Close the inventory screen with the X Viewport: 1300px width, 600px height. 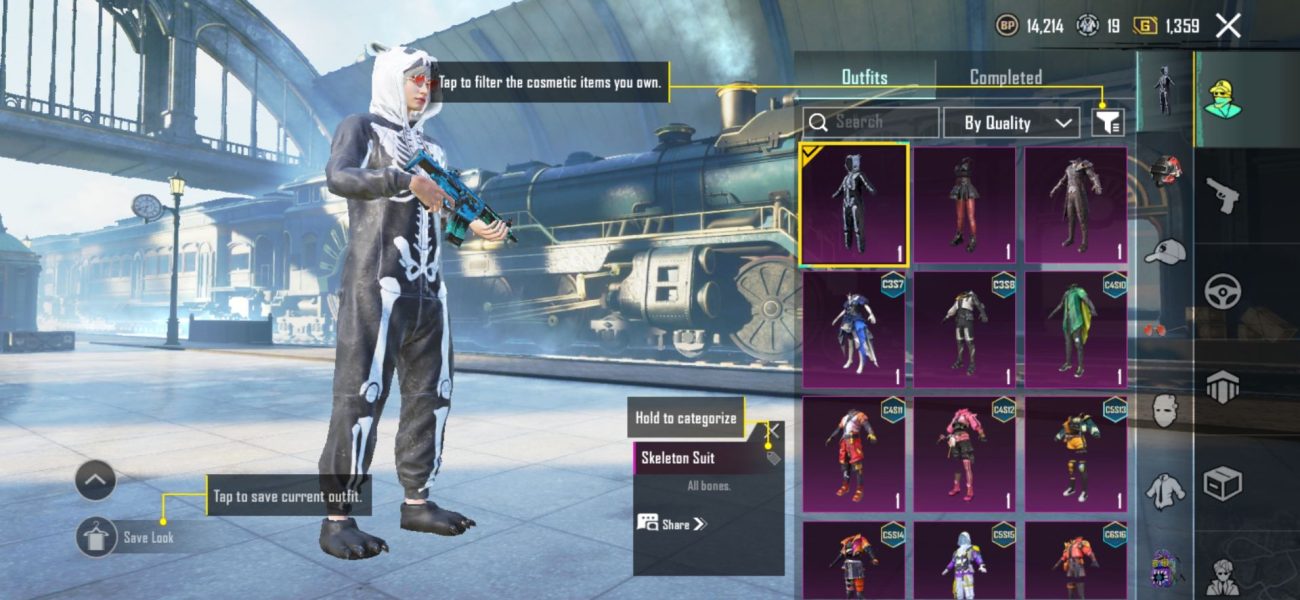[1228, 26]
